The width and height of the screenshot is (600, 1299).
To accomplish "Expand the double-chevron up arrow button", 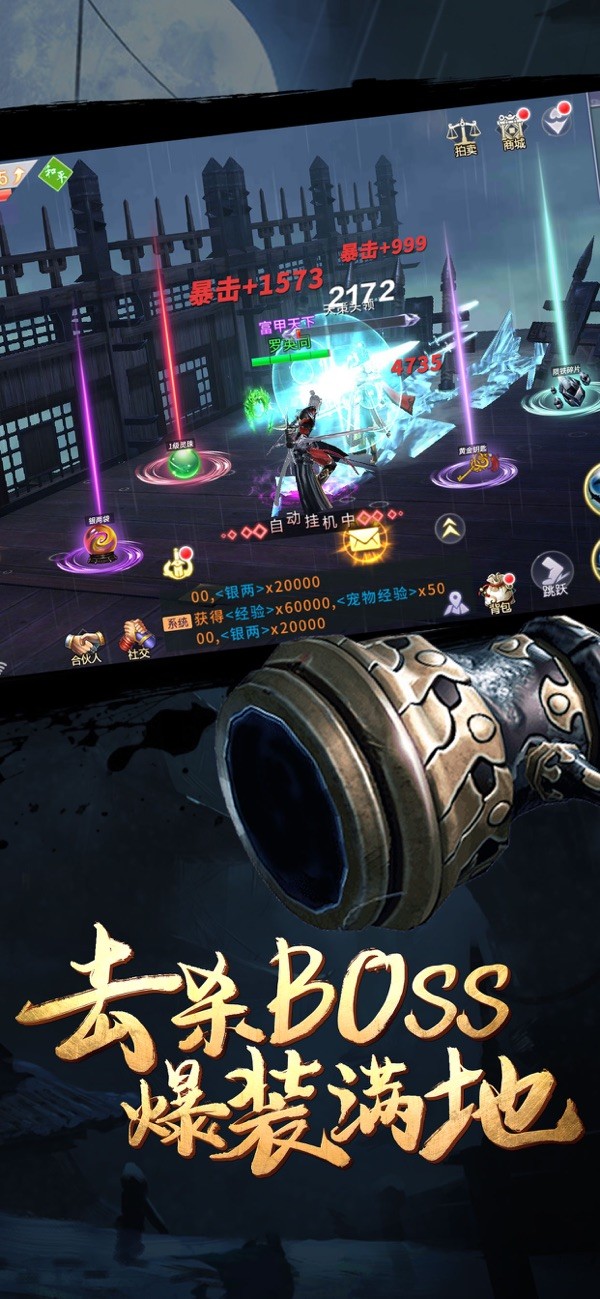I will click(449, 528).
